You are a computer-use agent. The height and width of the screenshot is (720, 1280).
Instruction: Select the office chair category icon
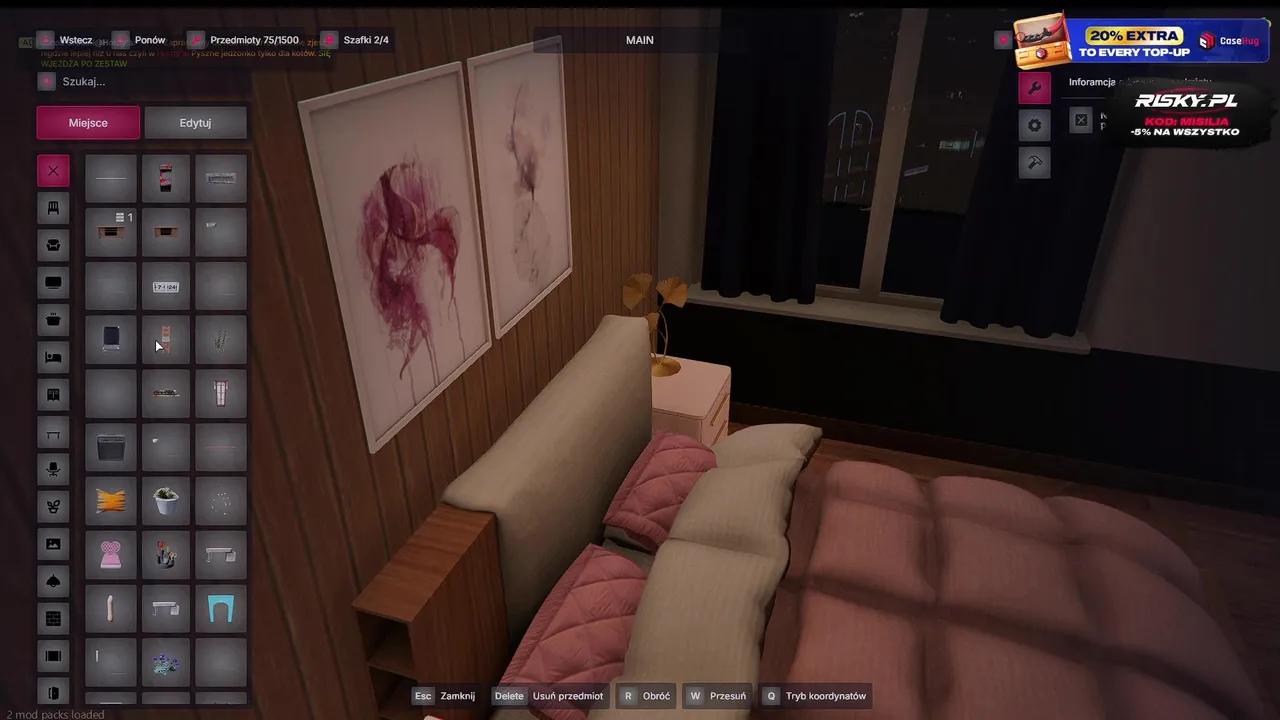(x=53, y=468)
